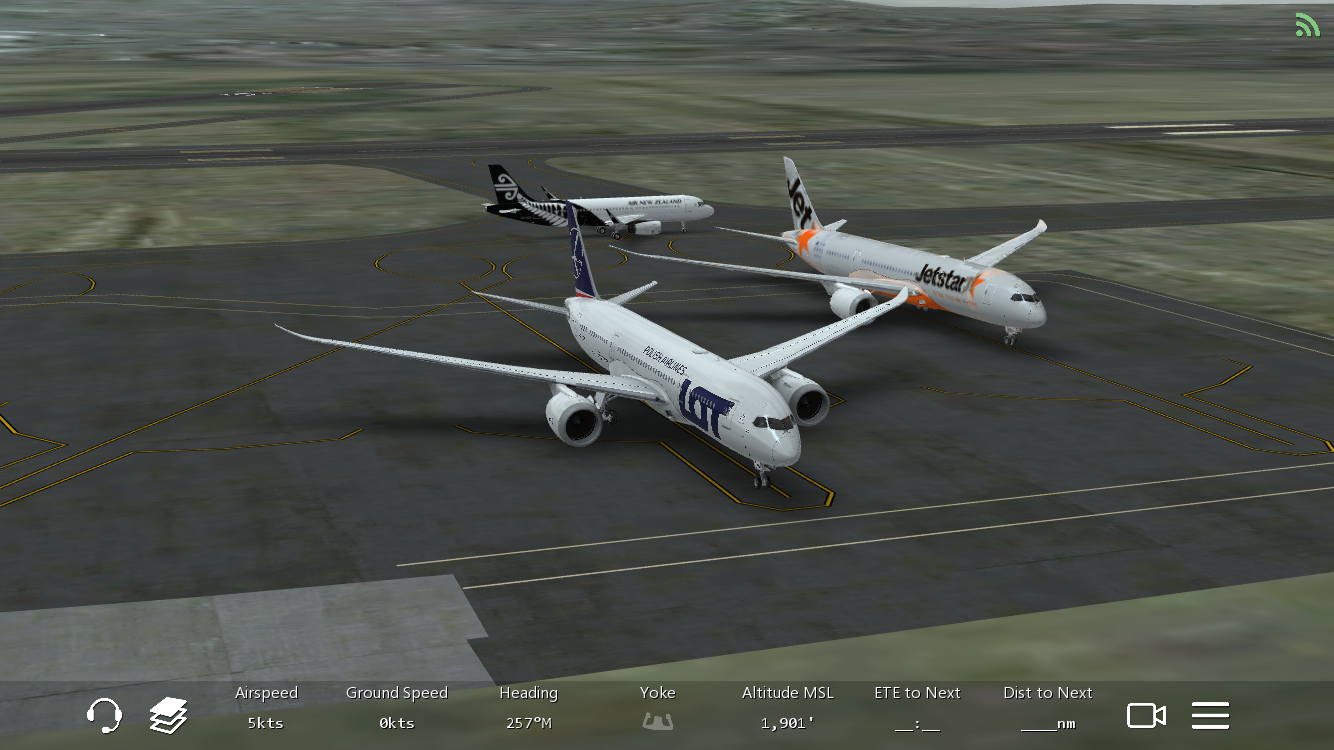Select the ETE to Next status item
Viewport: 1334px width, 750px height.
coord(917,708)
